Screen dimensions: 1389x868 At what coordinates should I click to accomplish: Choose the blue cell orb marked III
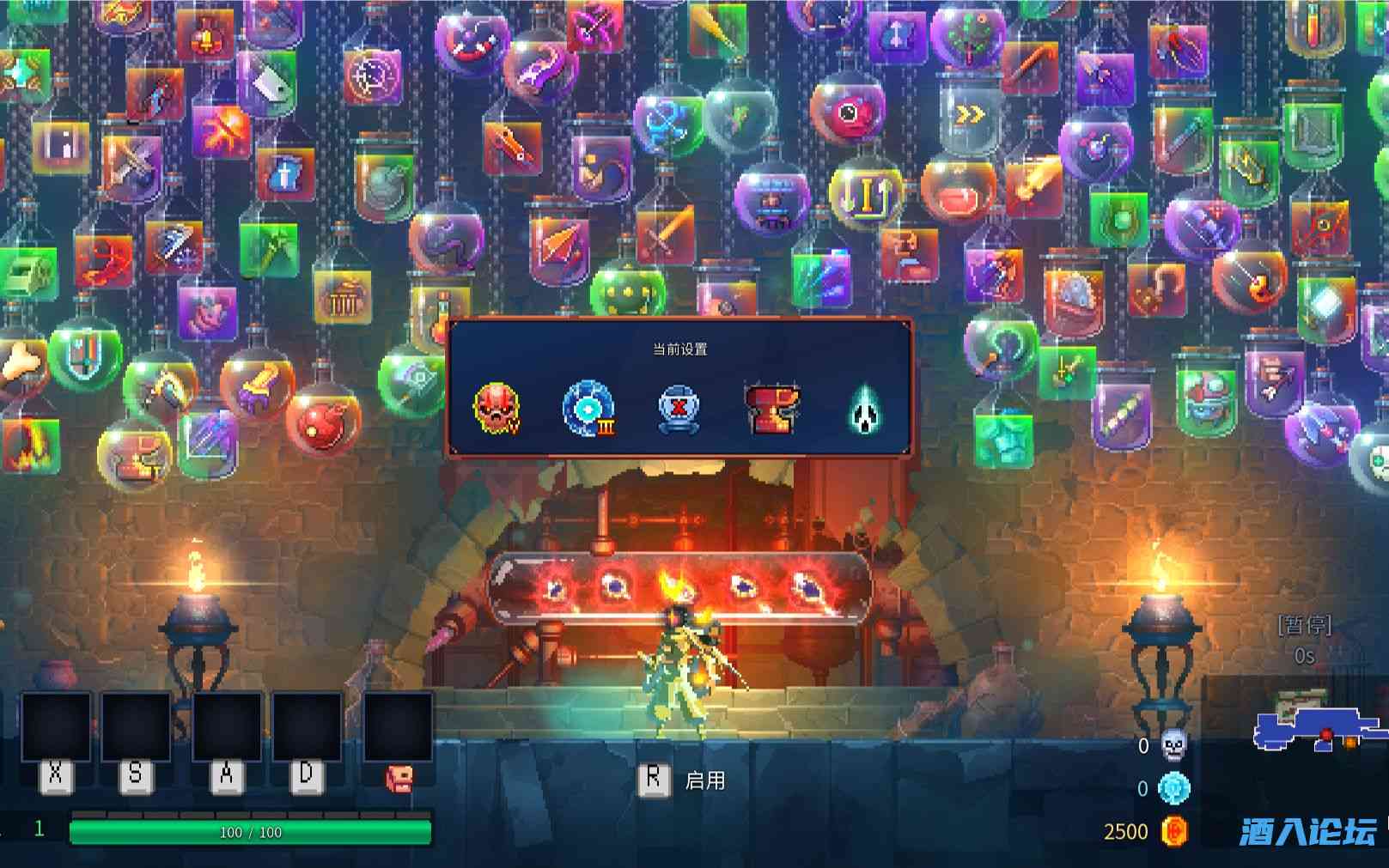[x=588, y=408]
